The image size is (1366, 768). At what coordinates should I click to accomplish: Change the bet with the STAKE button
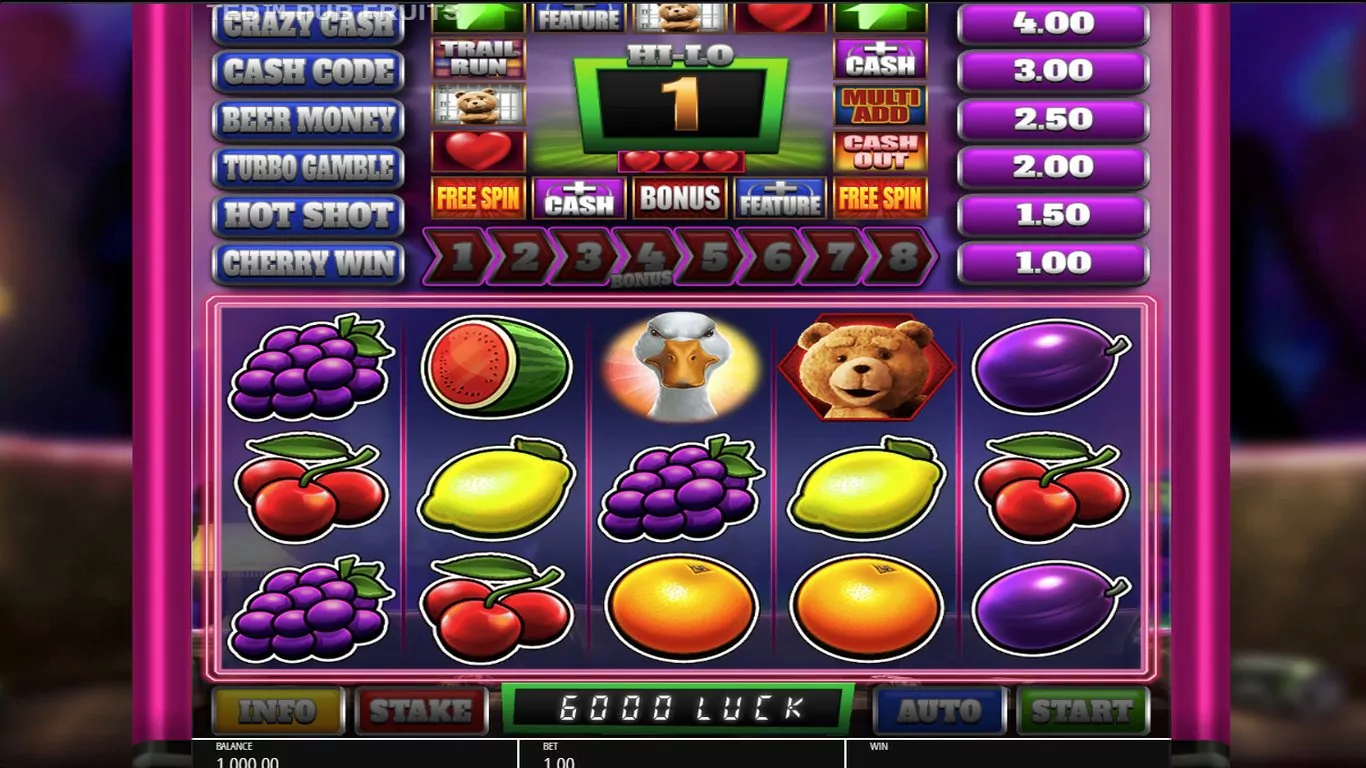421,710
